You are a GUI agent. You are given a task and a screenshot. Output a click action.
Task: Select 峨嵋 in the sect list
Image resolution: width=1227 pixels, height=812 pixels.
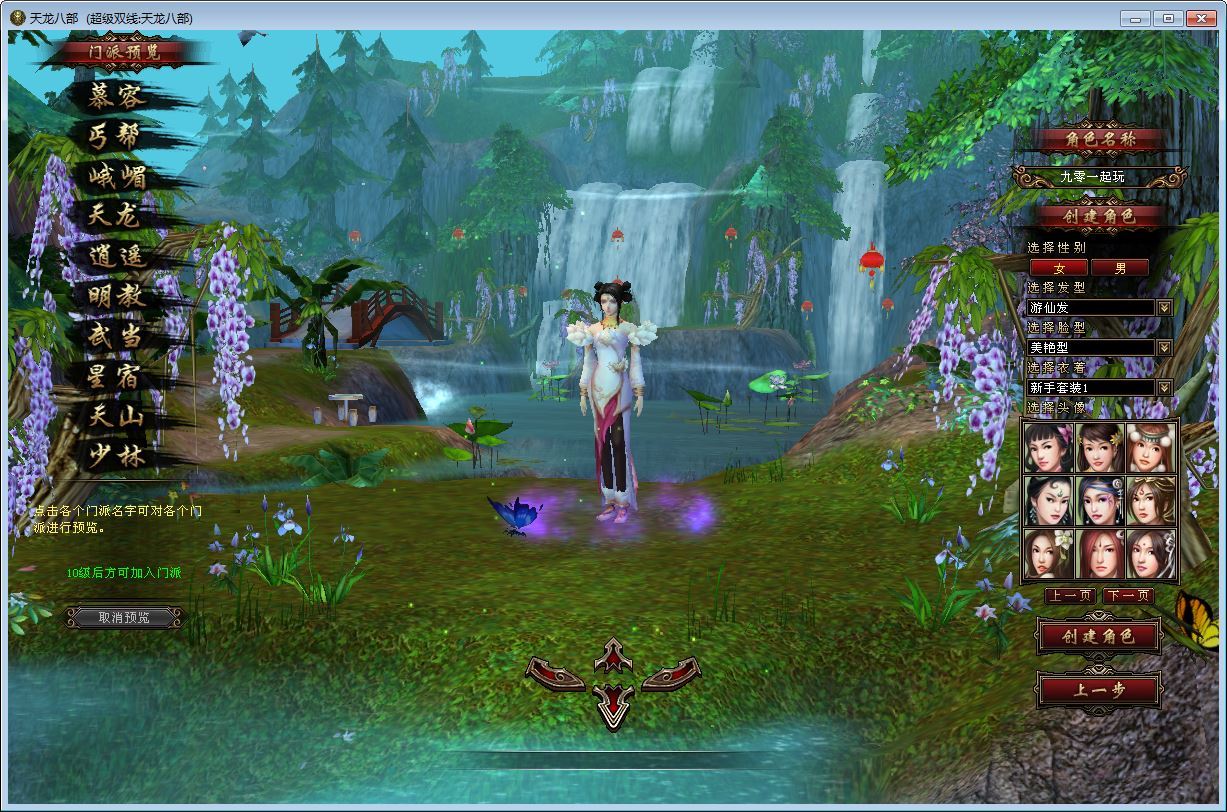coord(117,177)
